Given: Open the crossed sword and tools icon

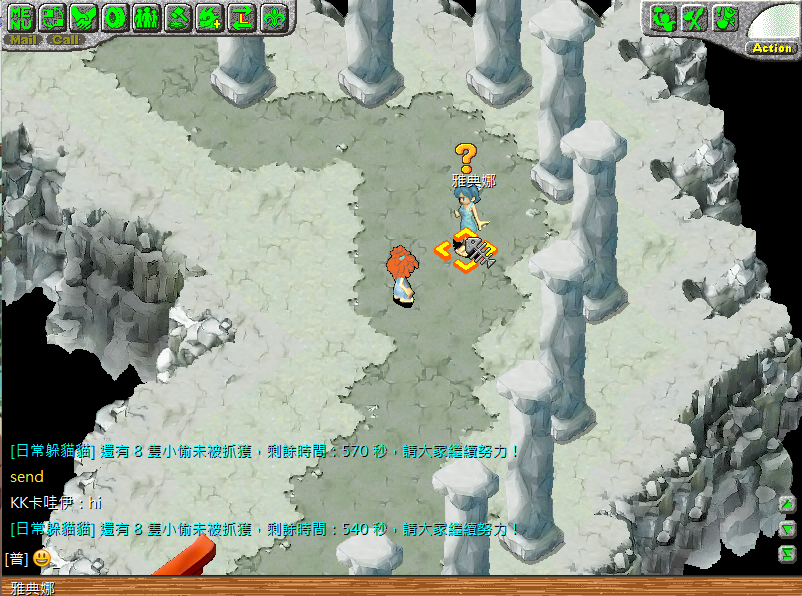Looking at the screenshot, I should [694, 17].
